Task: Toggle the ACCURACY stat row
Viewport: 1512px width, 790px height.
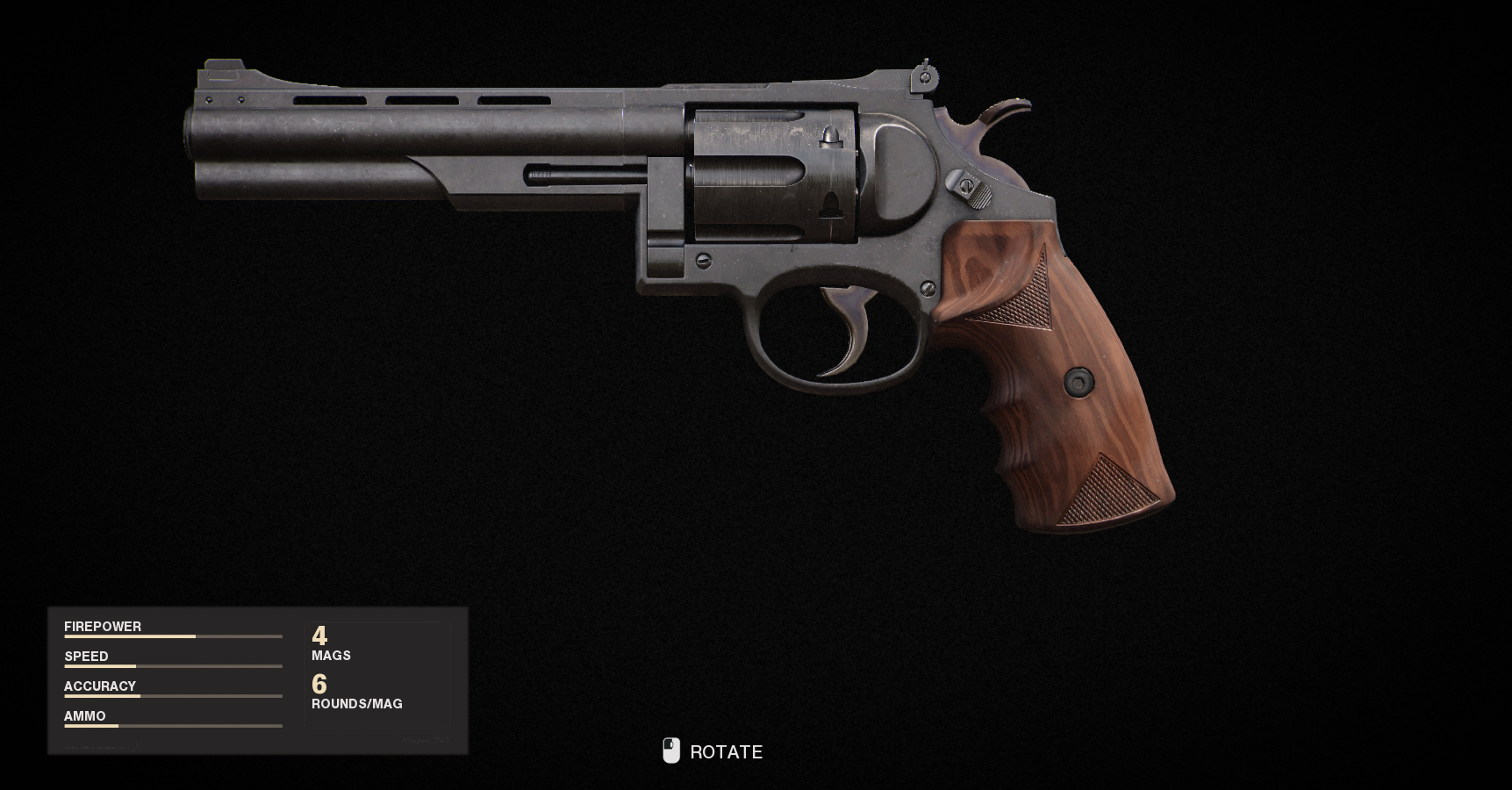Action: [100, 686]
